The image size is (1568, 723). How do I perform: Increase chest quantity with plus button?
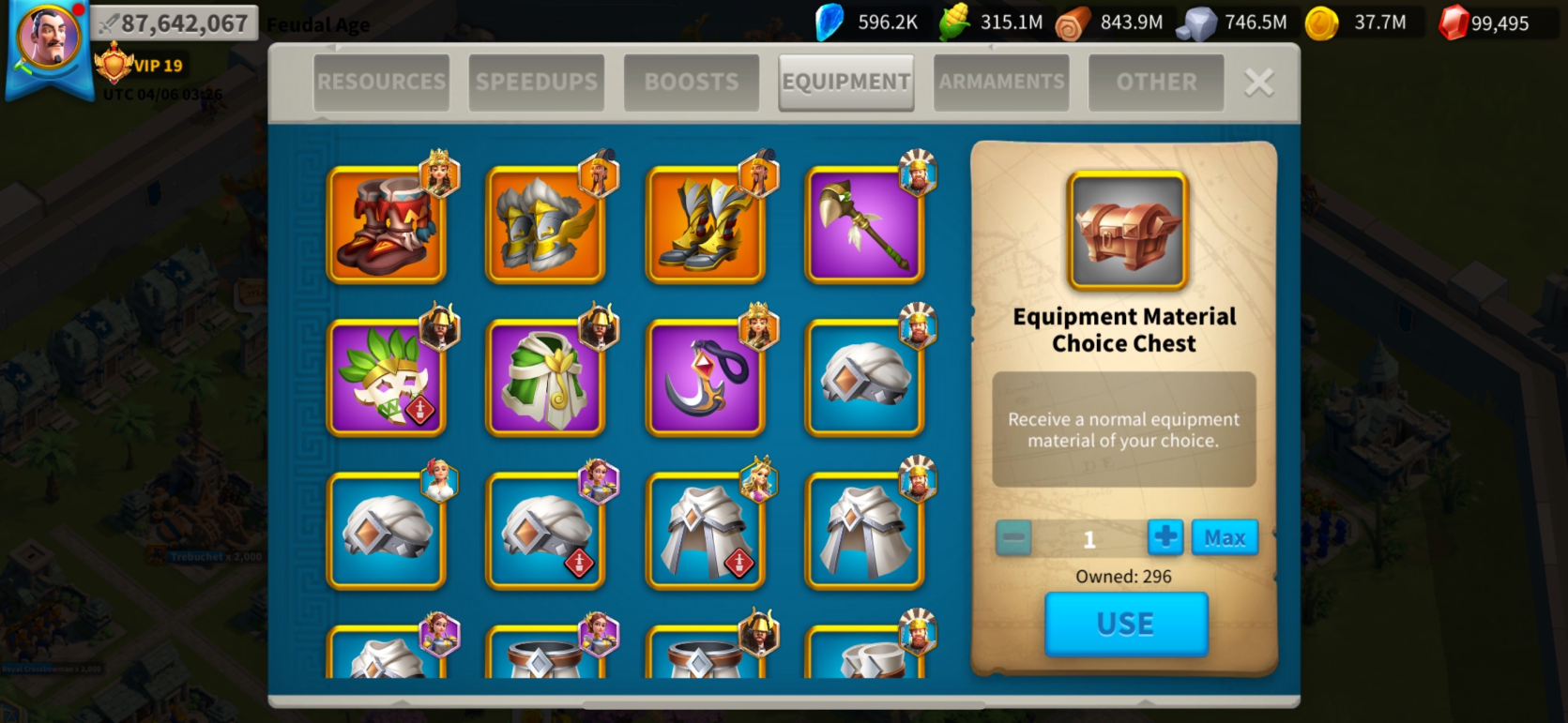click(1165, 537)
